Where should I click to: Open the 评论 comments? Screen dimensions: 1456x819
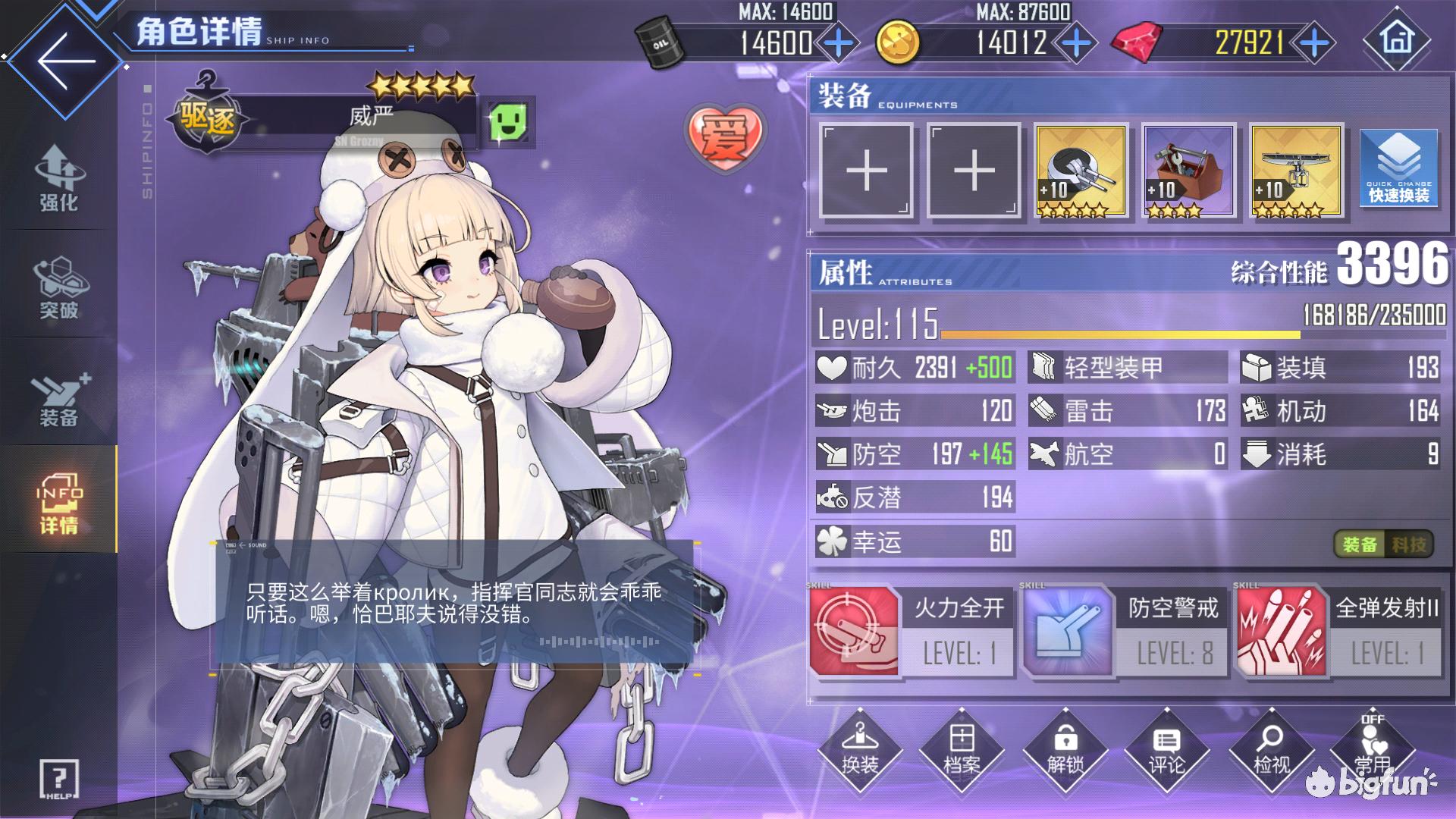1166,748
